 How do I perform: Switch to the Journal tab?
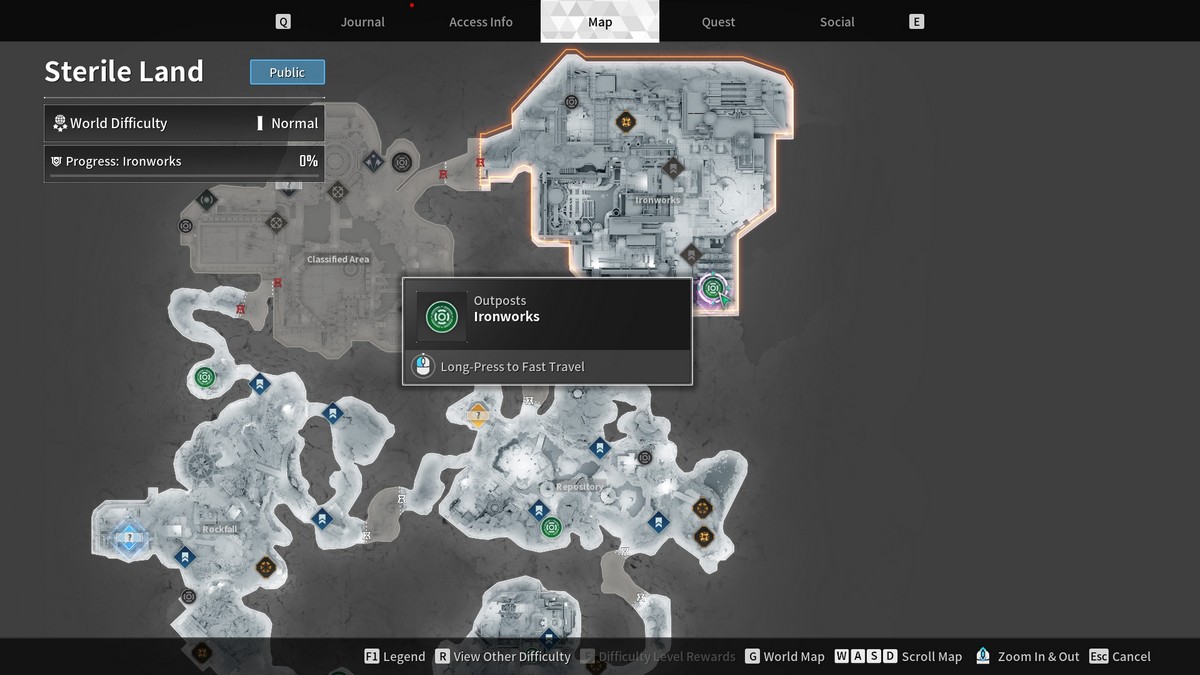tap(362, 22)
